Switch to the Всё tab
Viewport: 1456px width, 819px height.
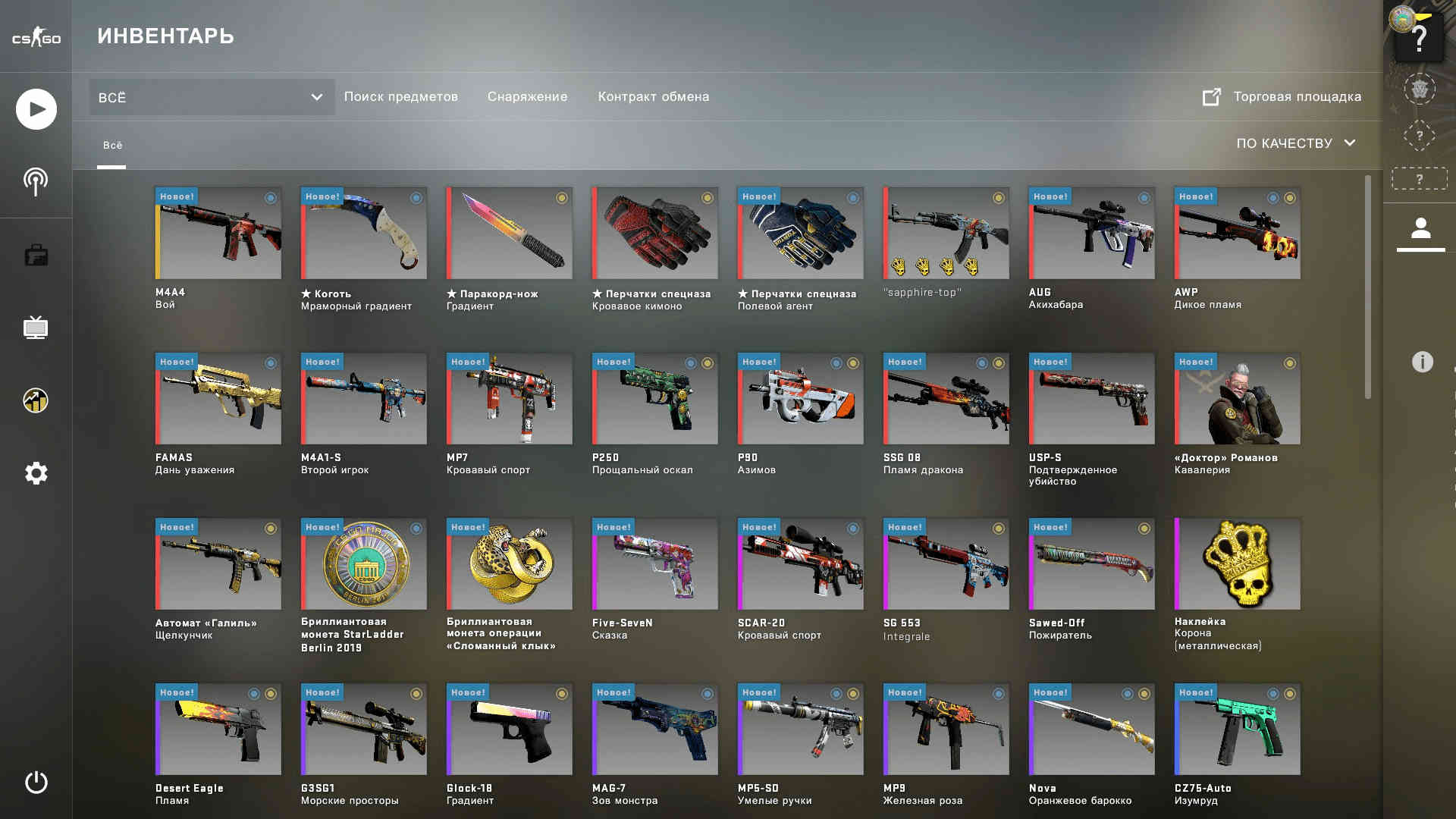click(x=113, y=145)
